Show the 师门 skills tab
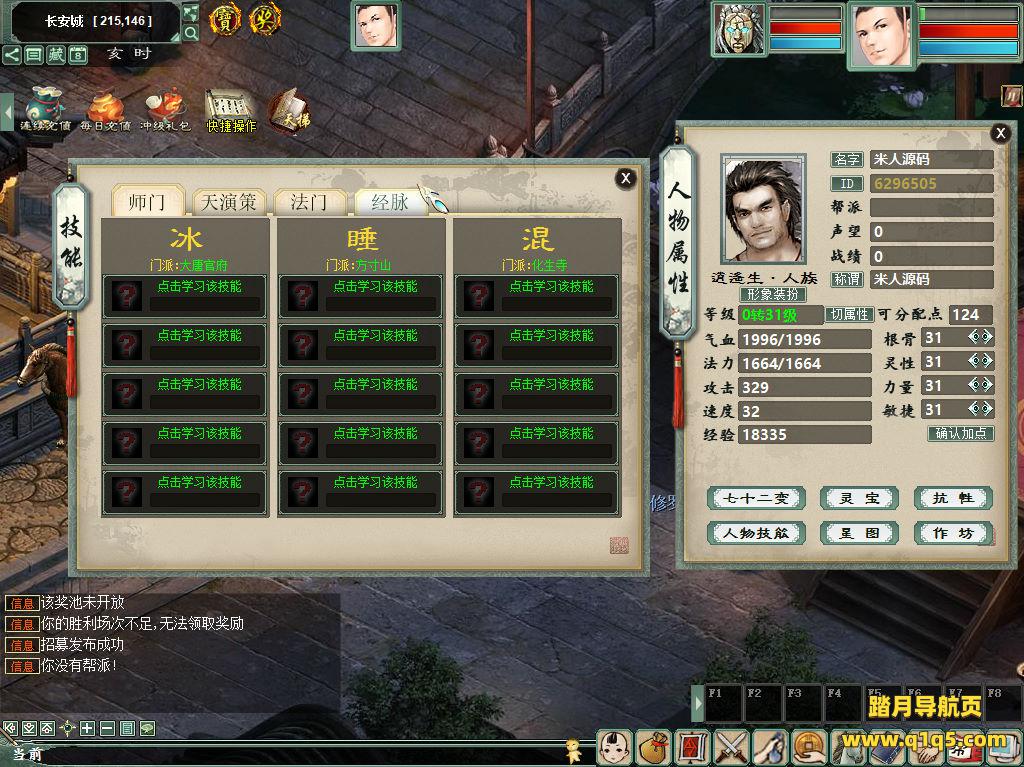The height and width of the screenshot is (767, 1024). pos(149,202)
